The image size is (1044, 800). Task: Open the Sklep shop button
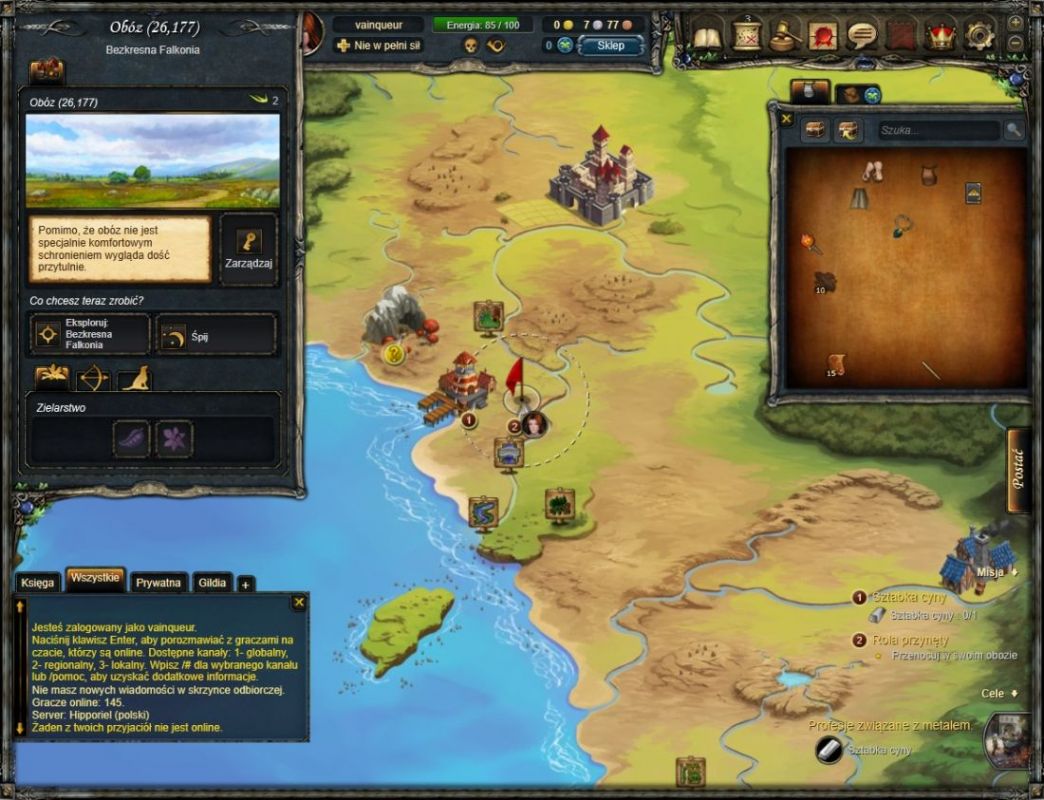(x=610, y=46)
